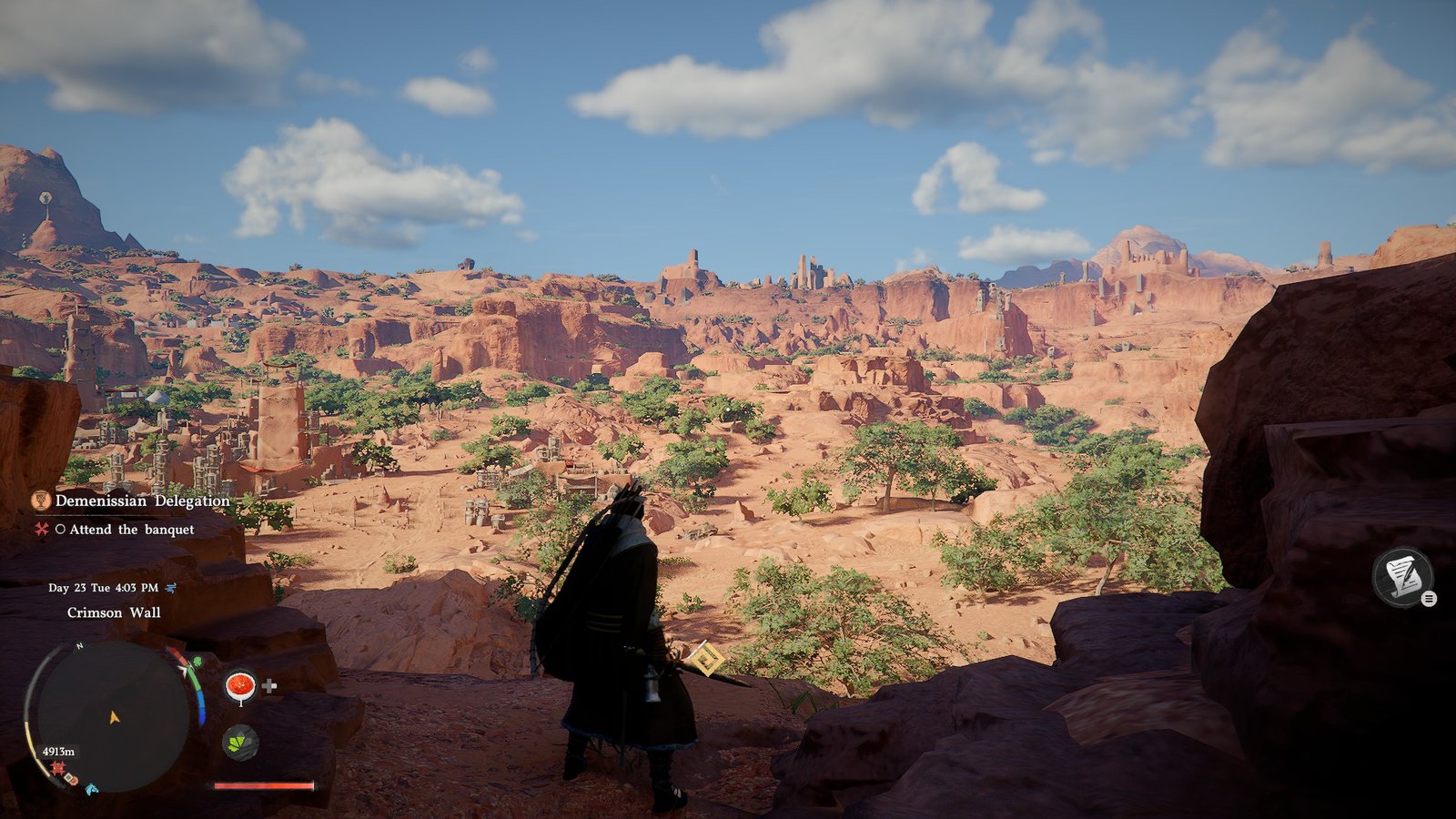Open the circular minimap
This screenshot has height=819, width=1456.
pyautogui.click(x=112, y=717)
